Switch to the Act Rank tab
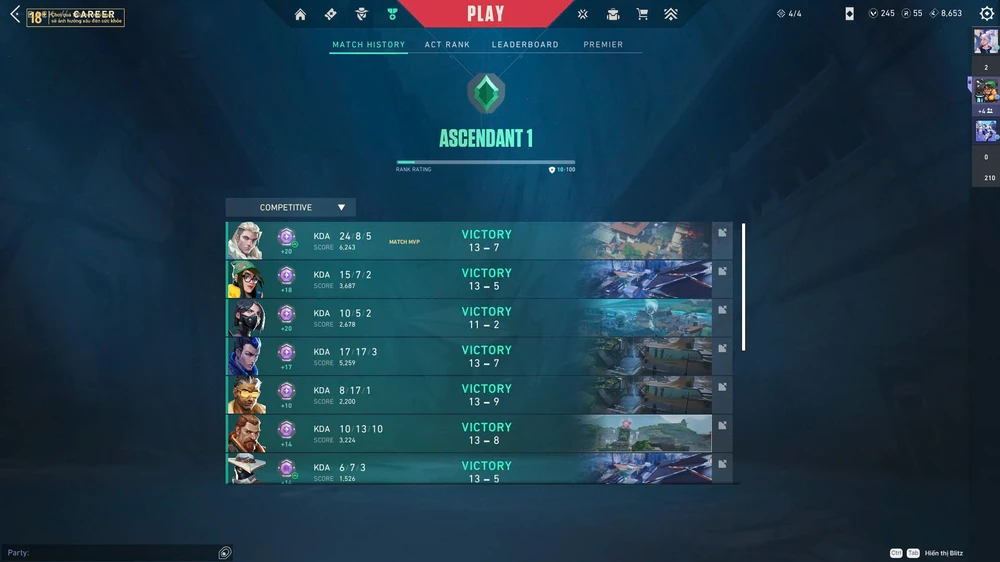The height and width of the screenshot is (562, 1000). click(x=447, y=45)
